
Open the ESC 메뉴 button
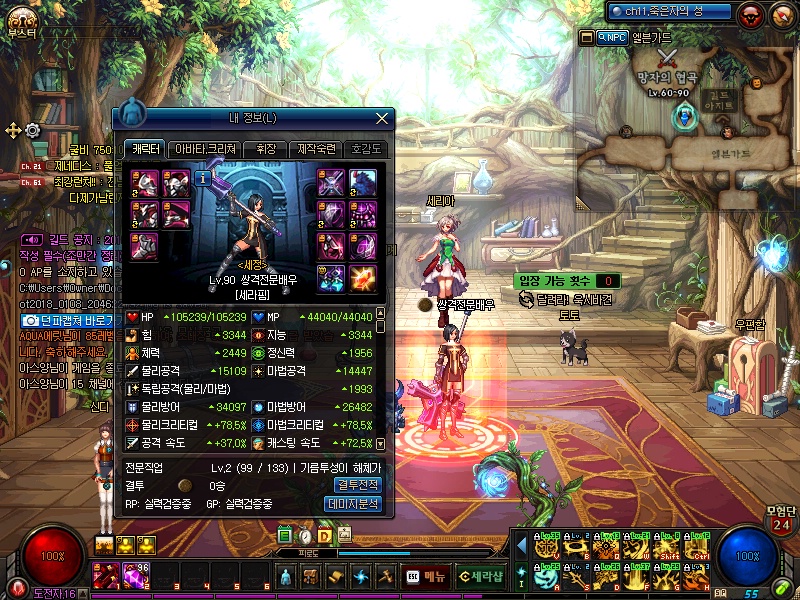(x=426, y=576)
